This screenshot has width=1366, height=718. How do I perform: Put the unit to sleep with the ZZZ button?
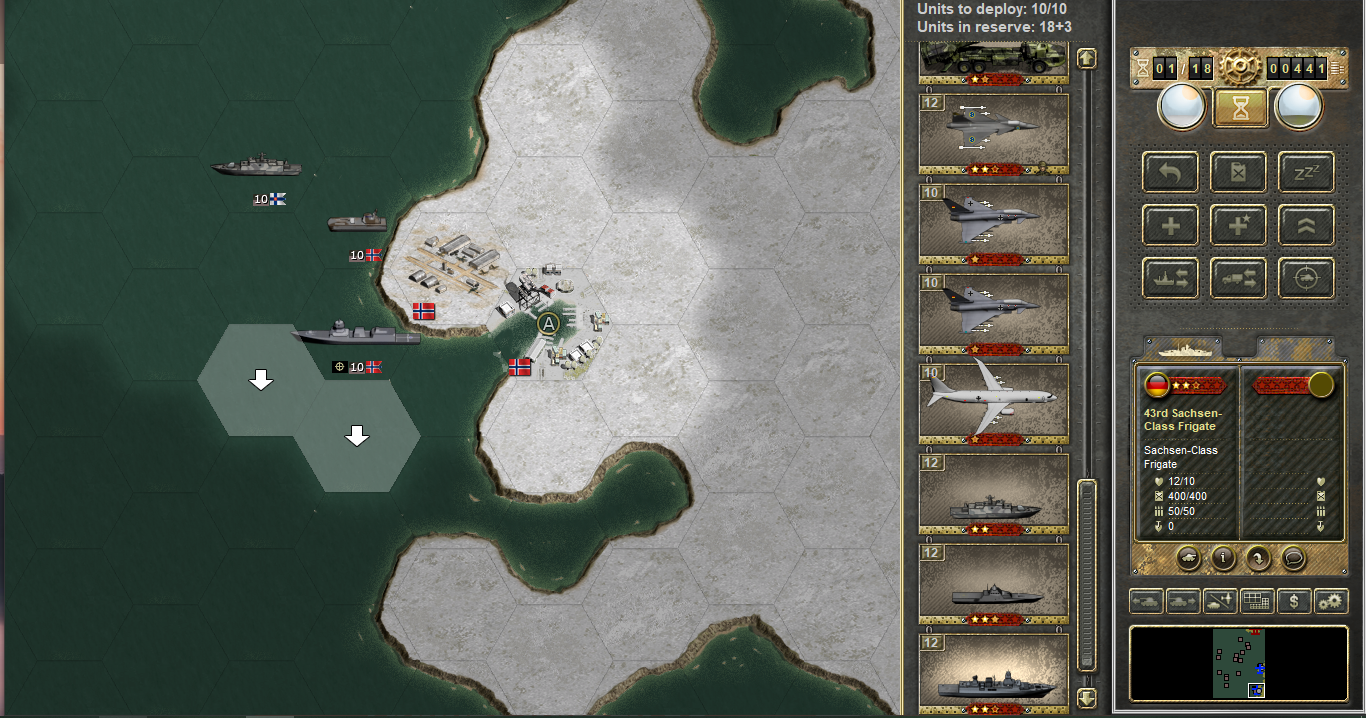1306,172
